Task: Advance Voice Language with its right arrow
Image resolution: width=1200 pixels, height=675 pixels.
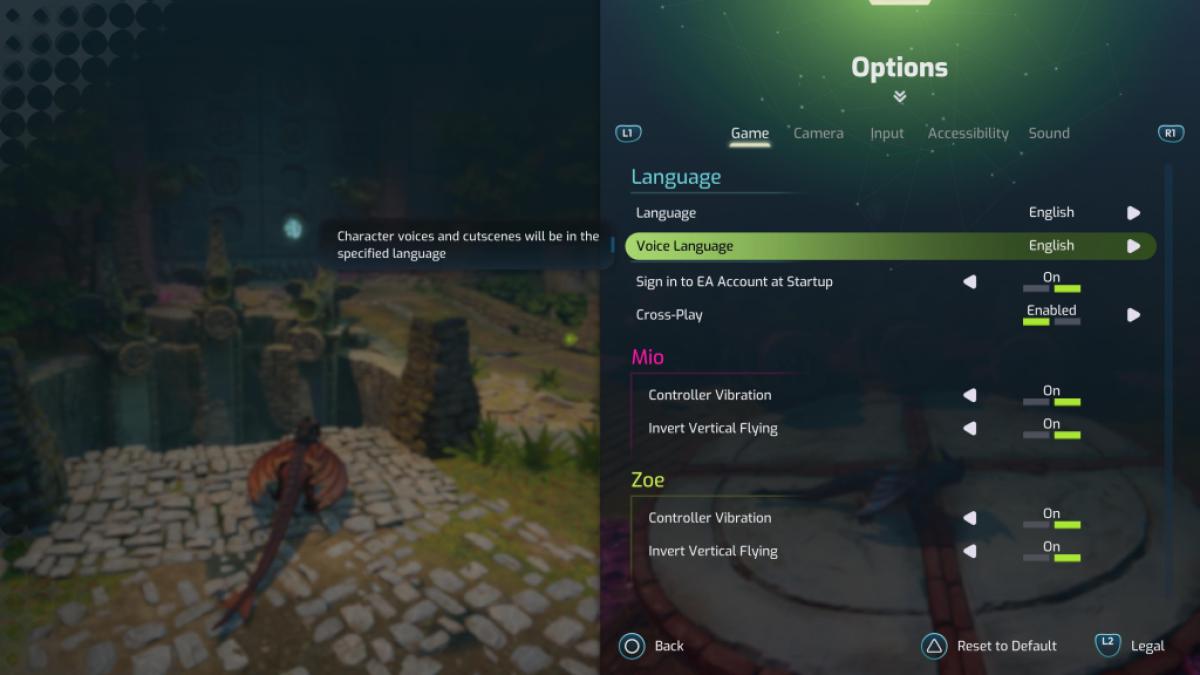Action: coord(1133,246)
